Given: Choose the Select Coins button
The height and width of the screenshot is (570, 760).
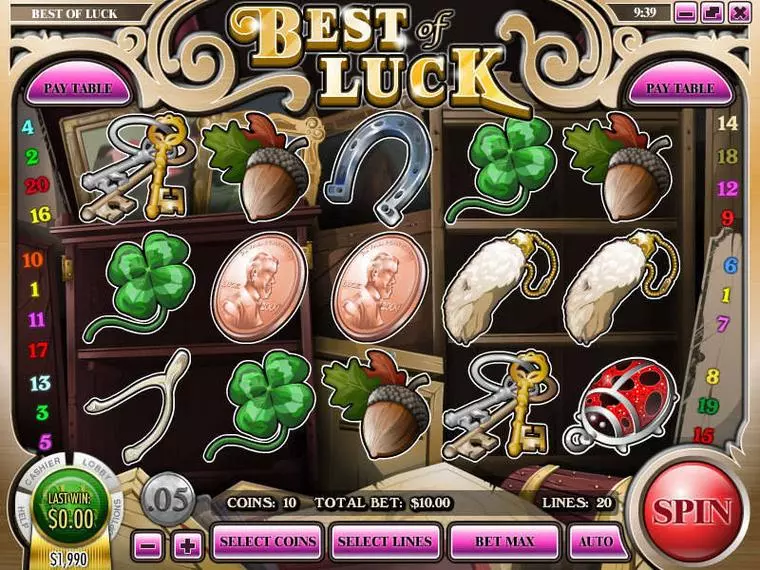Looking at the screenshot, I should (267, 541).
